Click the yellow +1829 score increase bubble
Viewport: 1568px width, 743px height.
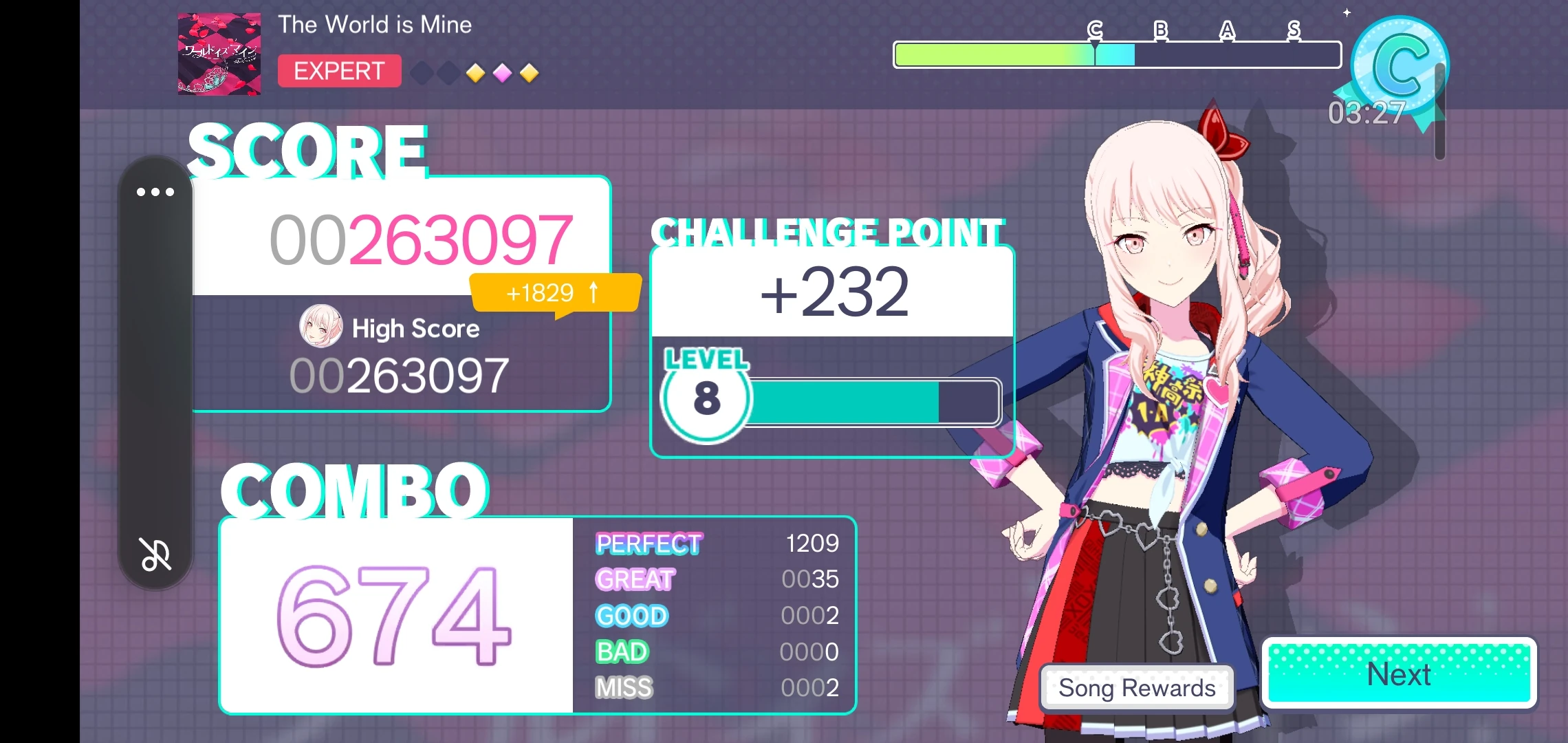coord(554,292)
